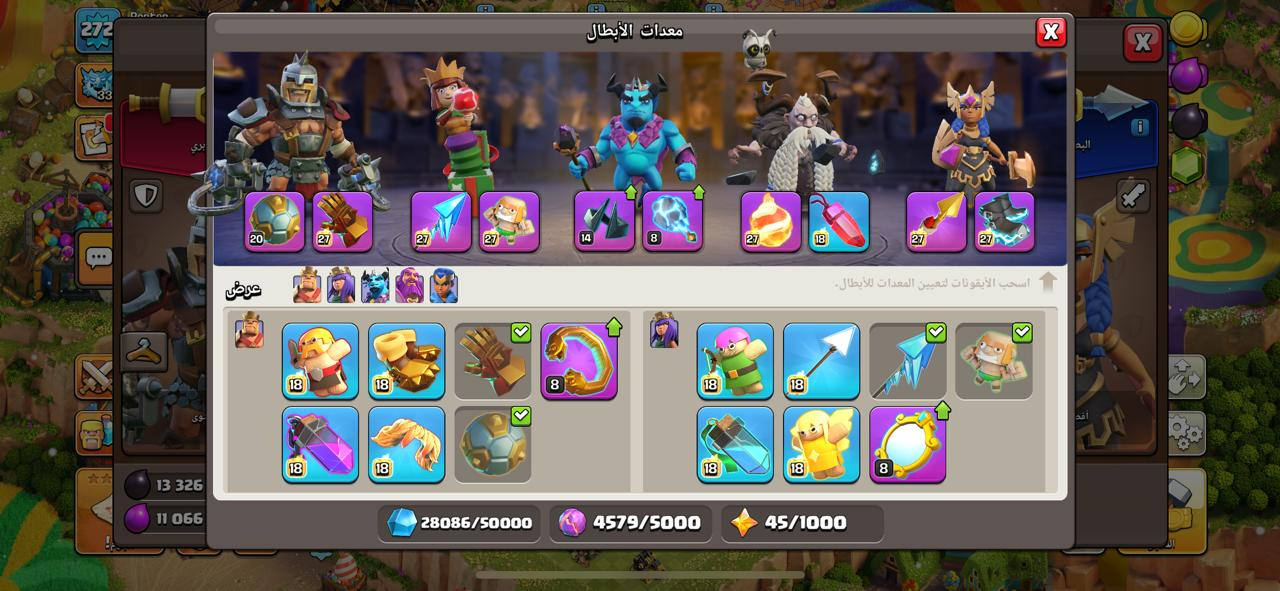Select the Barbarian Puppet equipment
Viewport: 1280px width, 591px height.
(x=320, y=361)
